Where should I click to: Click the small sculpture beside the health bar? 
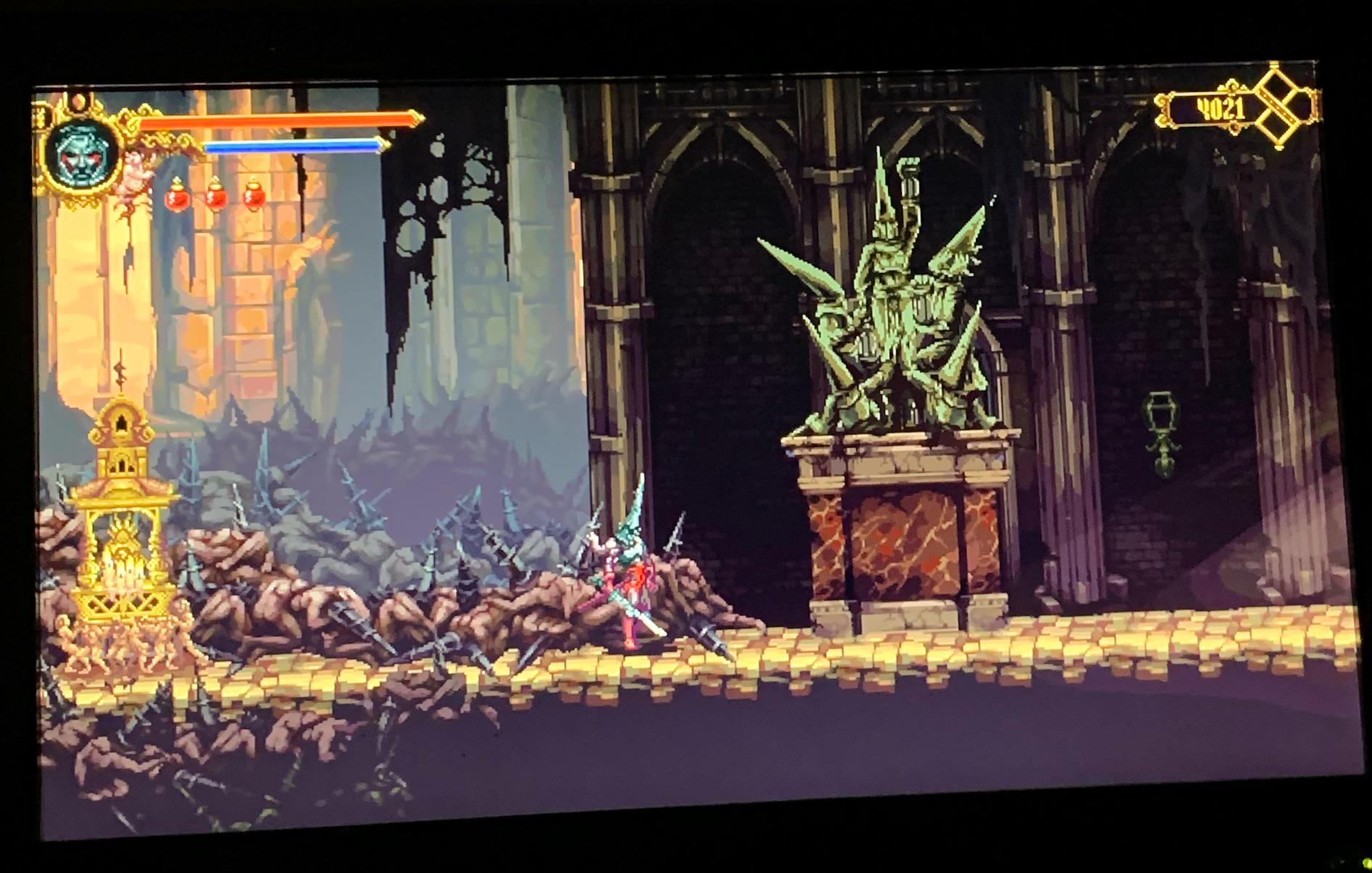pos(134,171)
